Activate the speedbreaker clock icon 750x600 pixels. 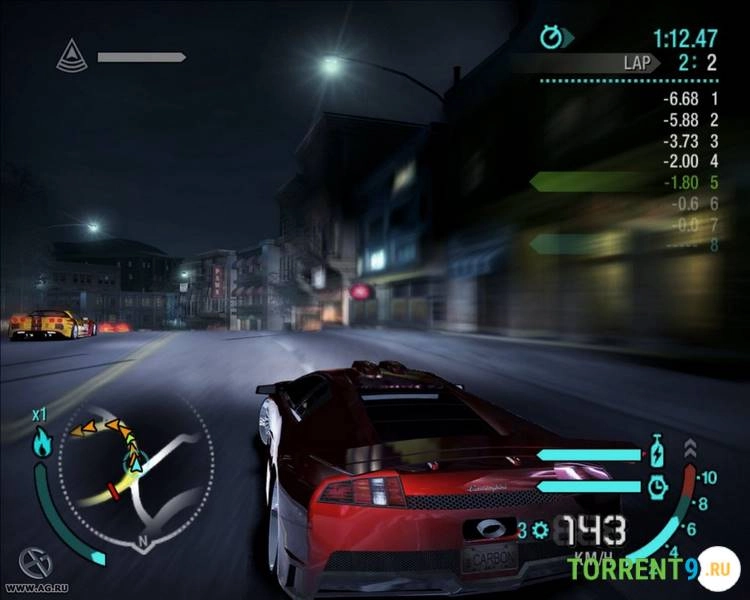click(x=656, y=486)
